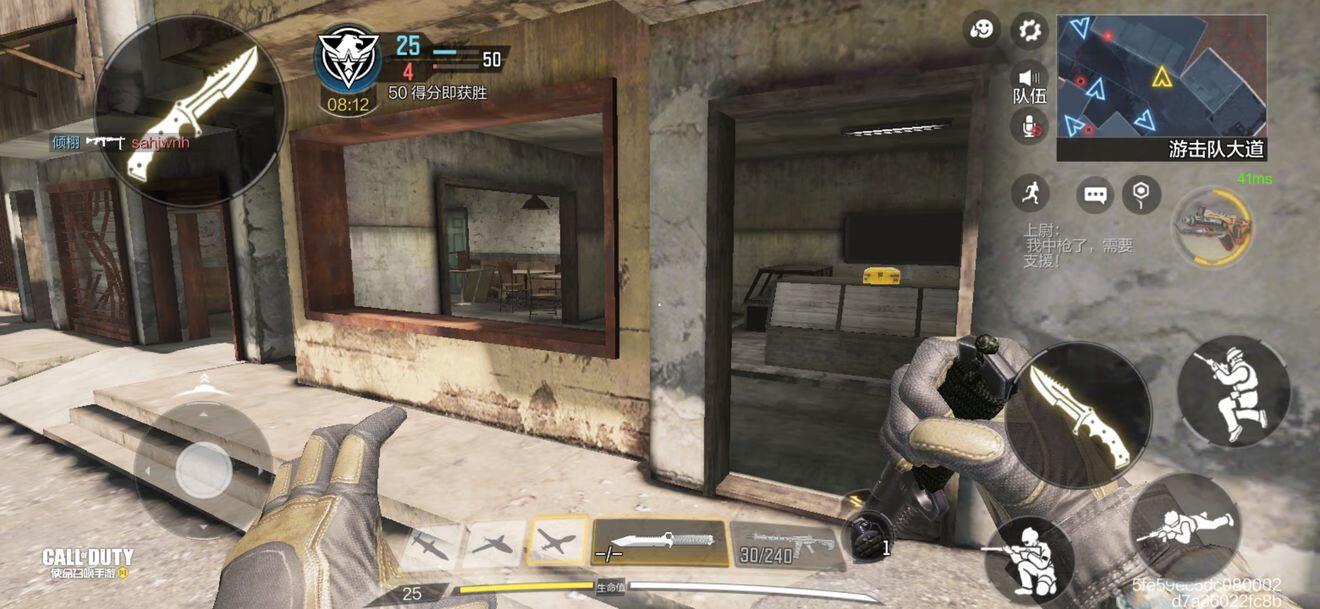
Task: Toggle the muted microphone button
Action: point(1029,125)
